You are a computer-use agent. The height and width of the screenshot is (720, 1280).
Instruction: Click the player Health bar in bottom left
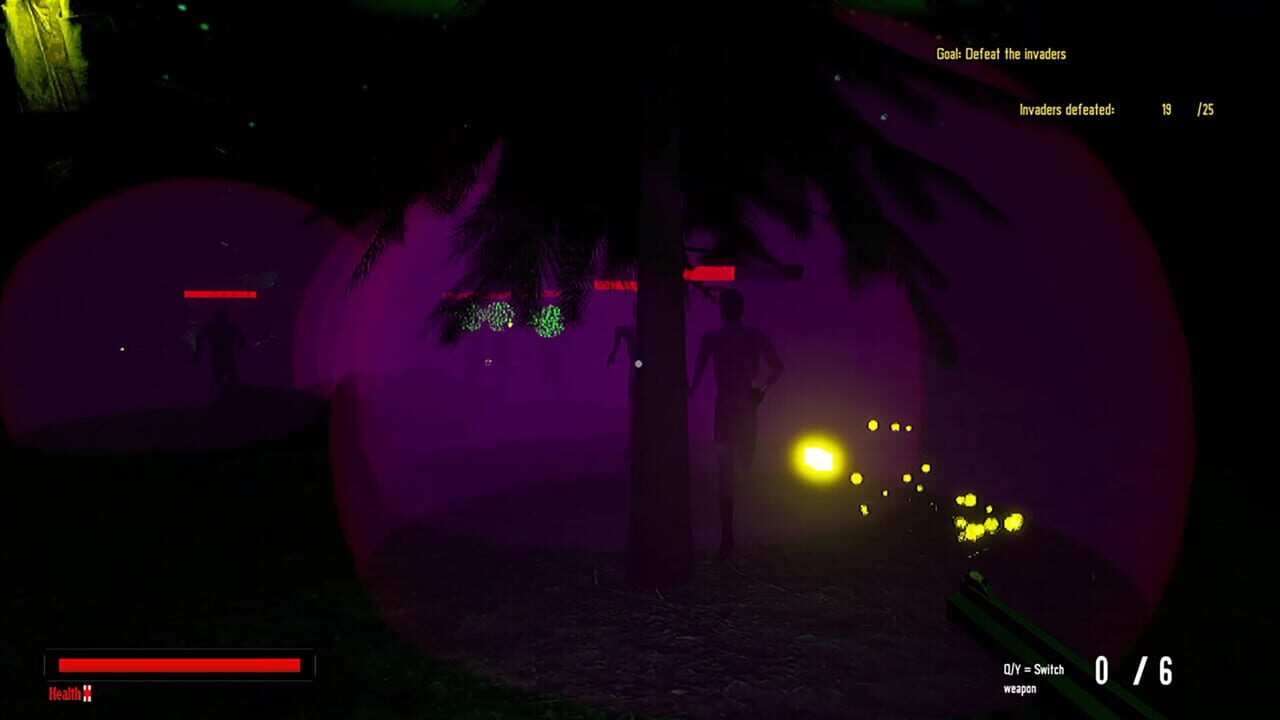tap(178, 663)
